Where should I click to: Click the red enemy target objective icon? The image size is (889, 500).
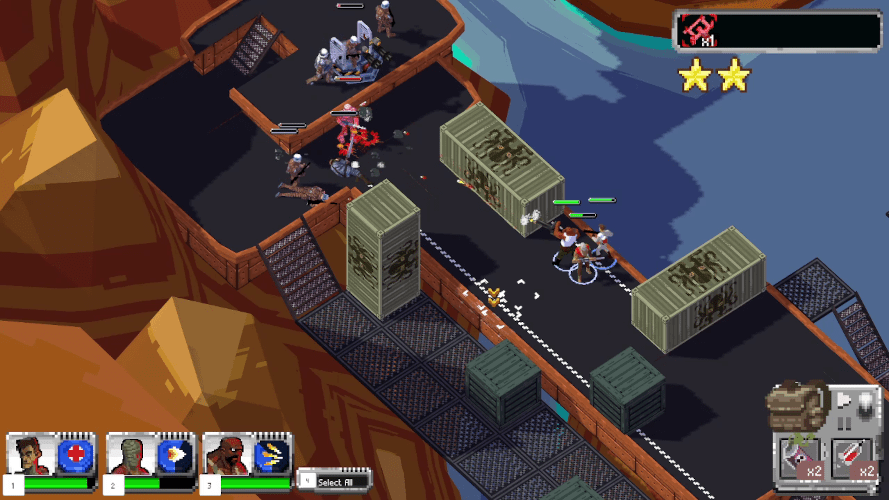coord(695,30)
